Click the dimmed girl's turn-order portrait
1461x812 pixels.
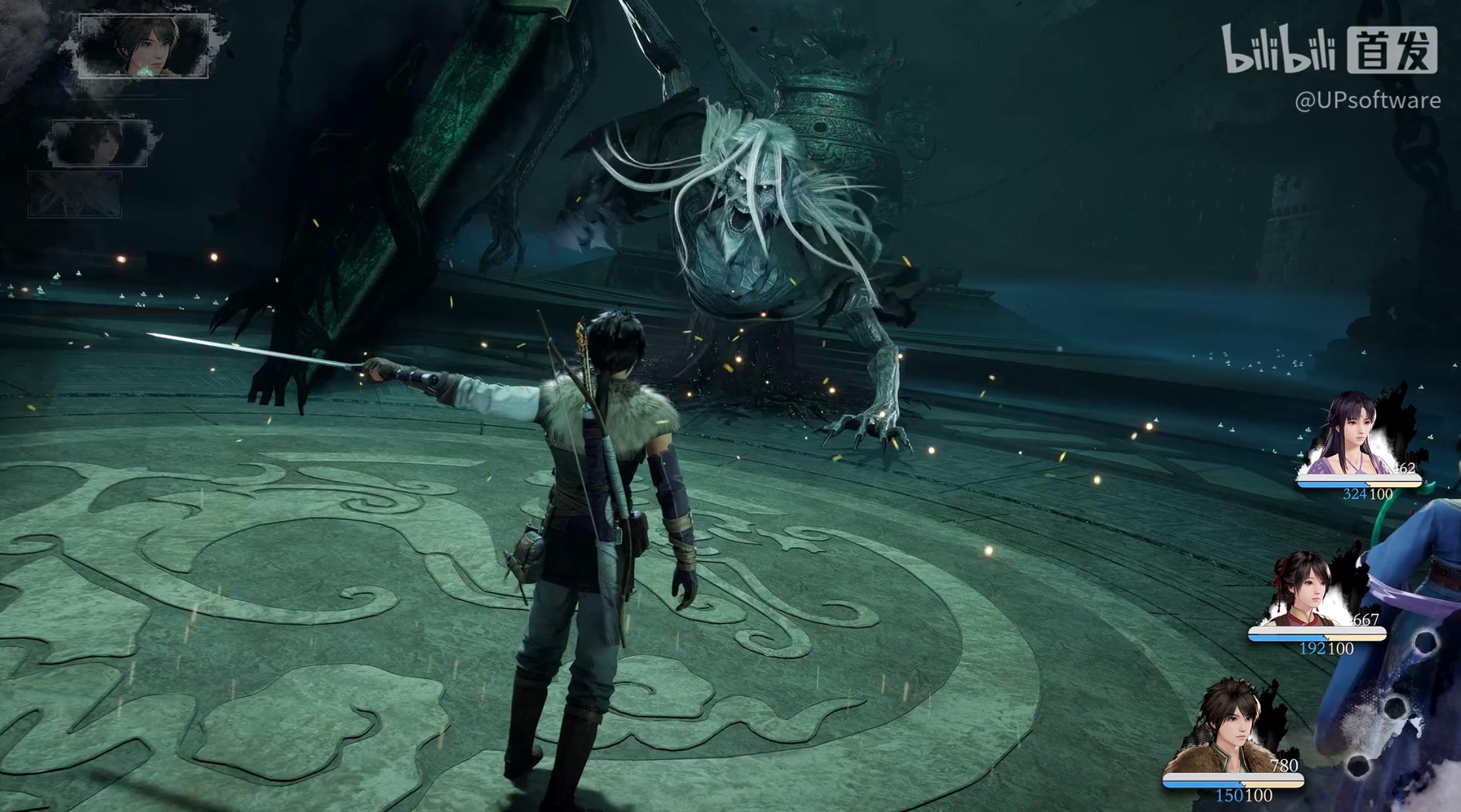99,143
